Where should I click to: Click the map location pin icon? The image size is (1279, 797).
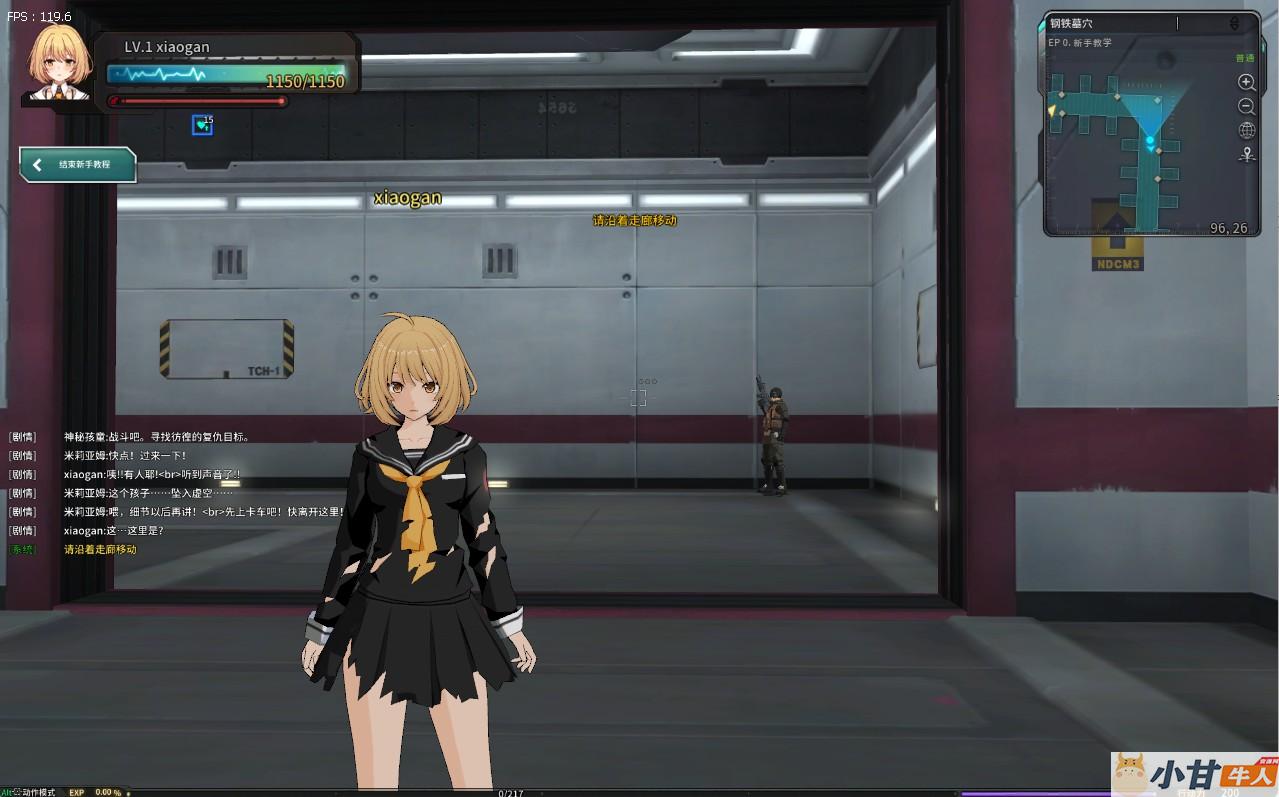(x=1246, y=154)
